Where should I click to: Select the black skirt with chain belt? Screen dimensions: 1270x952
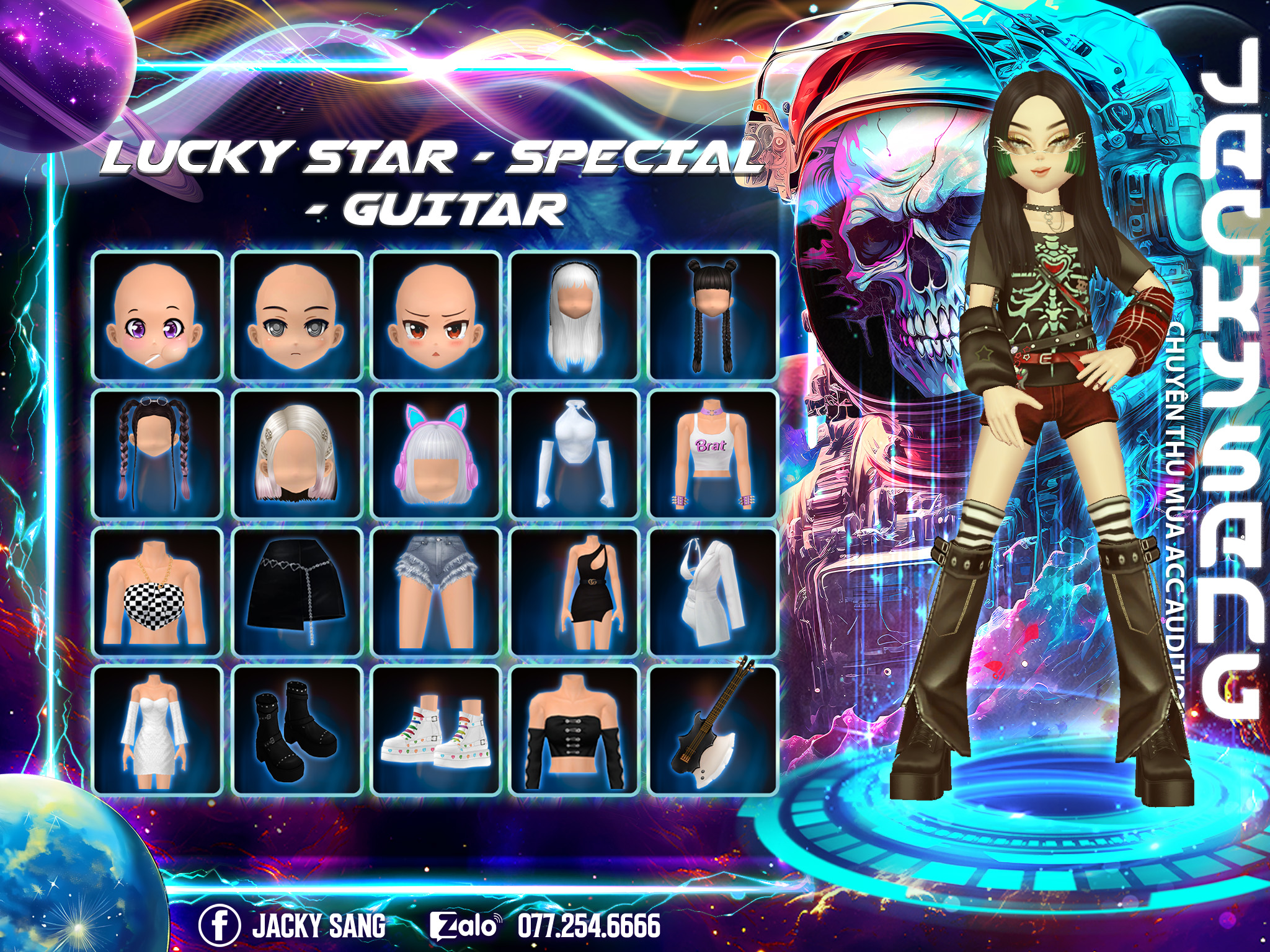pos(297,593)
